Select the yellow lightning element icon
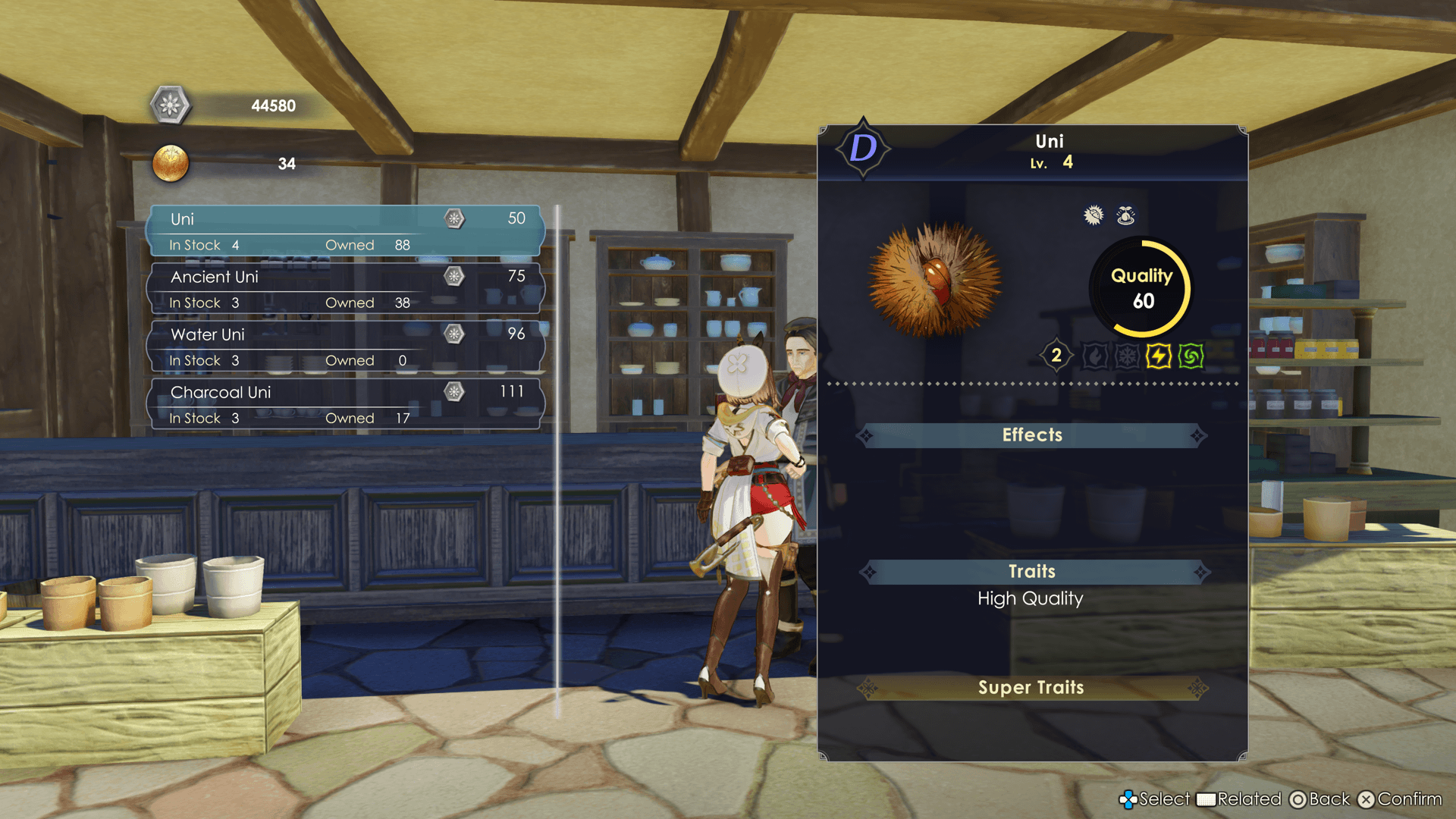The width and height of the screenshot is (1456, 819). click(x=1158, y=356)
